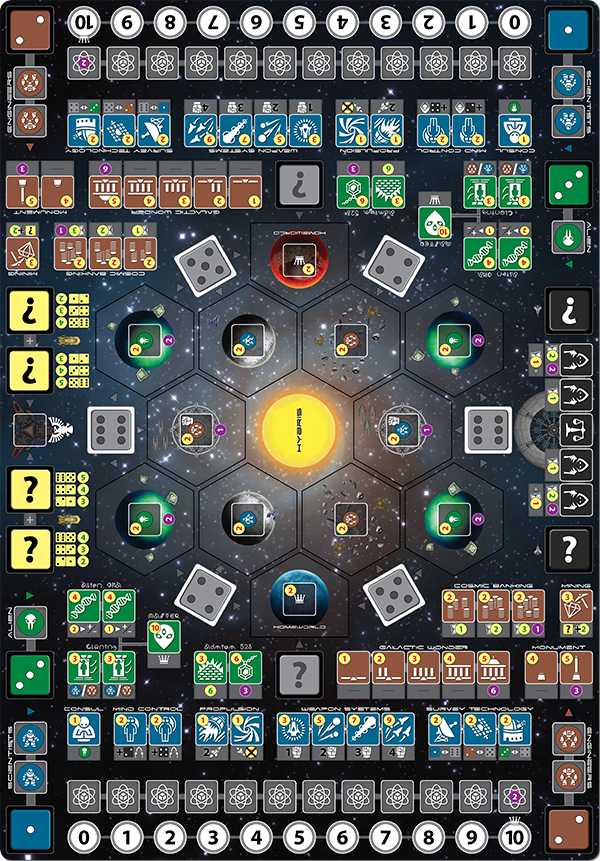
Task: Mark the upright 7 on score track
Action: click(386, 834)
